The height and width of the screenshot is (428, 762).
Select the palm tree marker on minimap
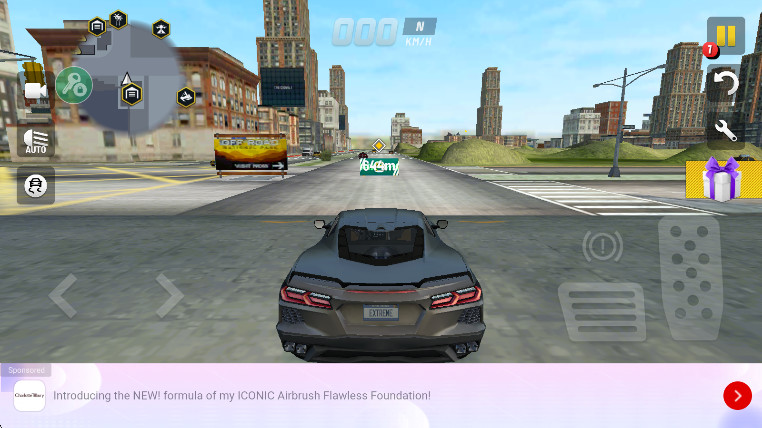click(x=119, y=18)
